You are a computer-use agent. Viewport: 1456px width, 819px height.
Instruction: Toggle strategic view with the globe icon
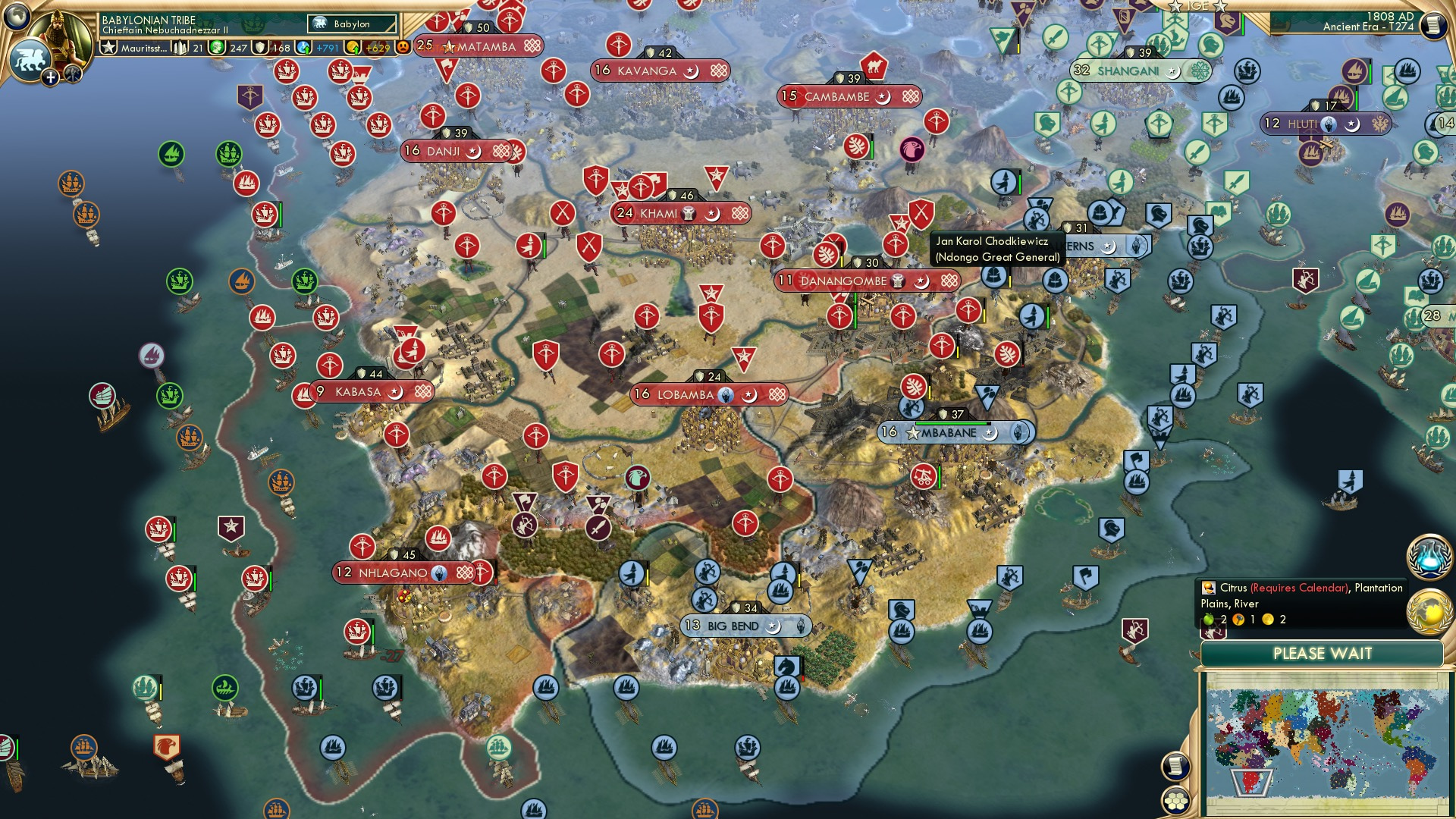(15, 15)
